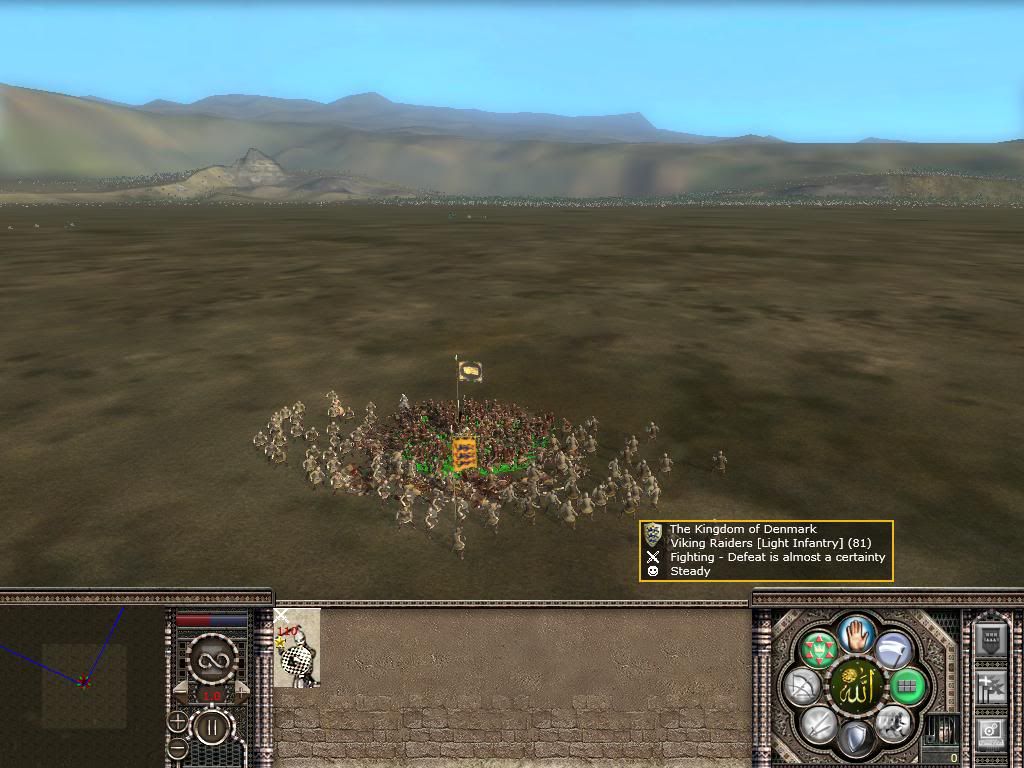Toggle the shield guard mode button
The height and width of the screenshot is (768, 1024).
tap(856, 739)
